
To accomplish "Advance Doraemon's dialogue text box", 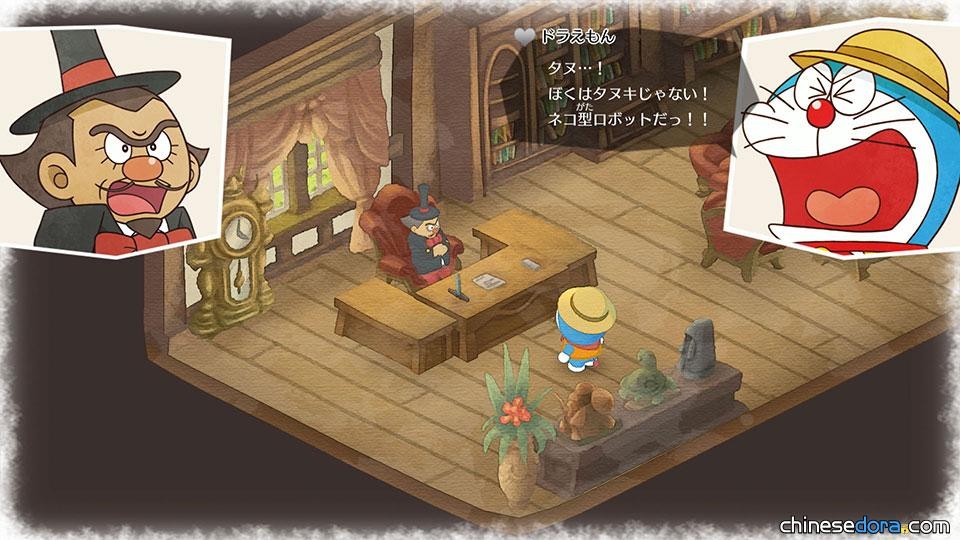I will pyautogui.click(x=630, y=93).
